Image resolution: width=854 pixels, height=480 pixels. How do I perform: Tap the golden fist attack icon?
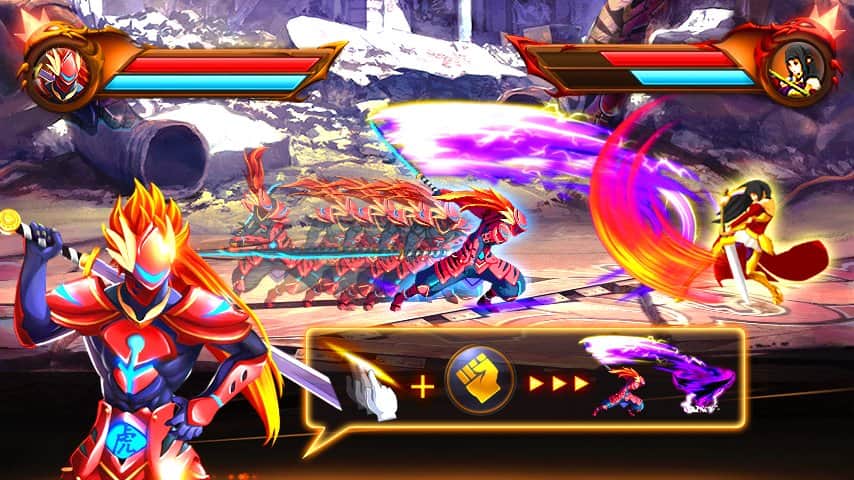tap(480, 382)
